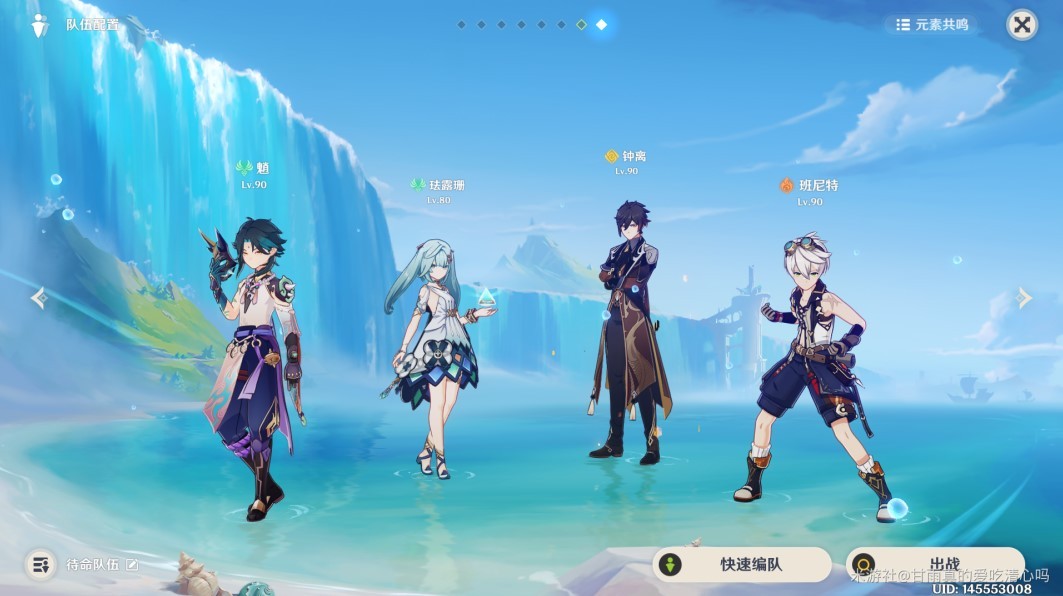This screenshot has height=596, width=1063.
Task: Open the party list menu icon
Action: tap(40, 565)
